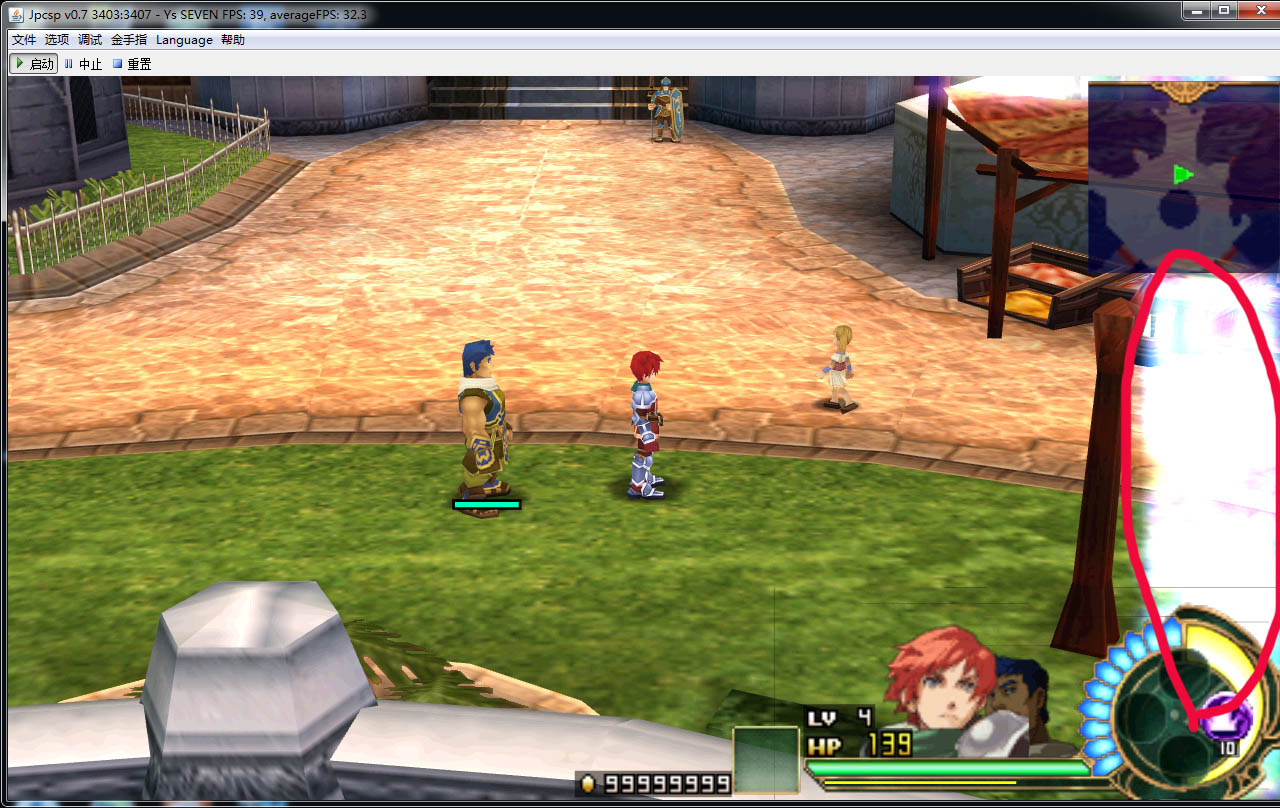Open the Language menu
The image size is (1280, 808).
[184, 40]
